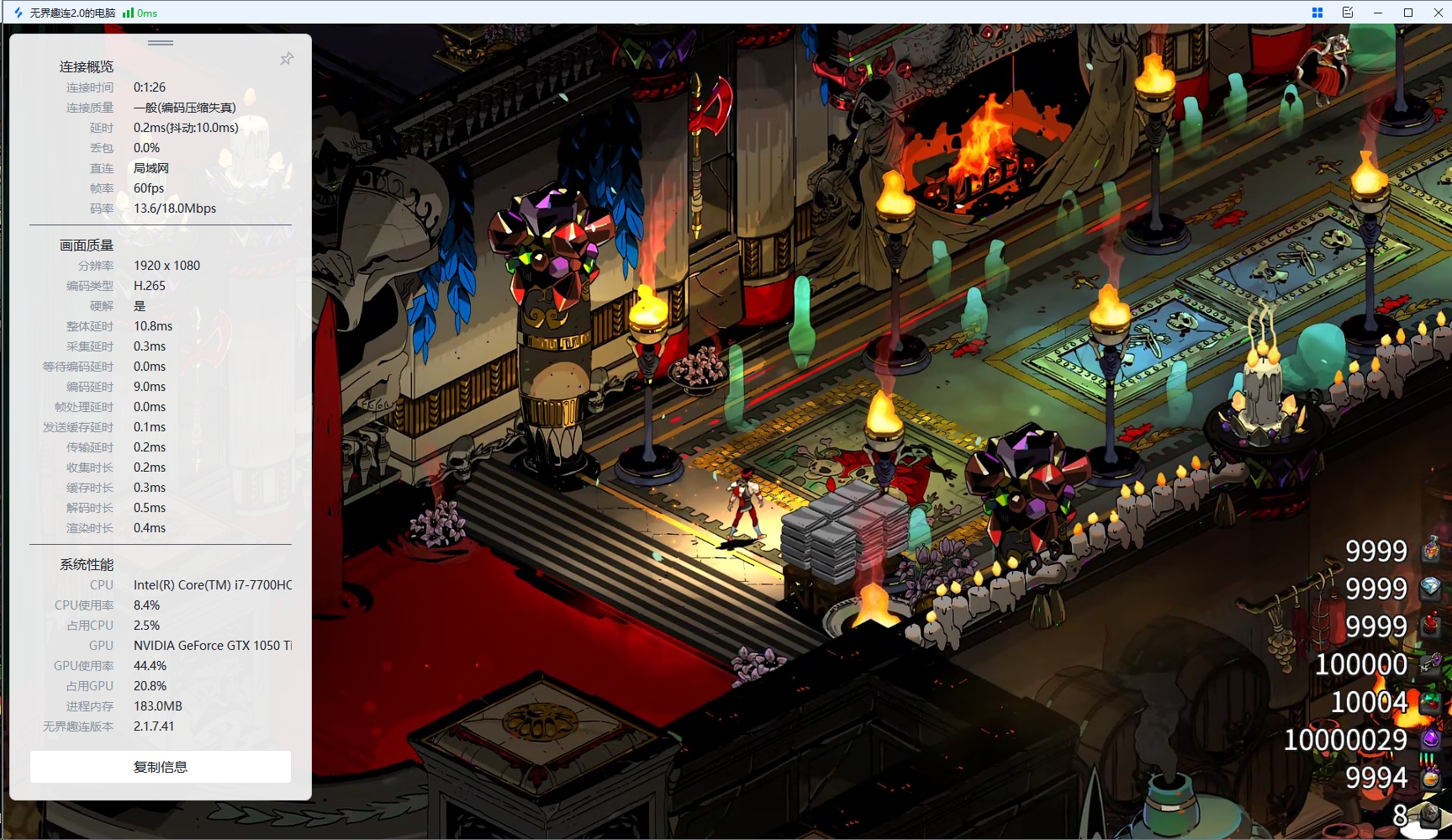Close the remote desktop window

[1438, 13]
